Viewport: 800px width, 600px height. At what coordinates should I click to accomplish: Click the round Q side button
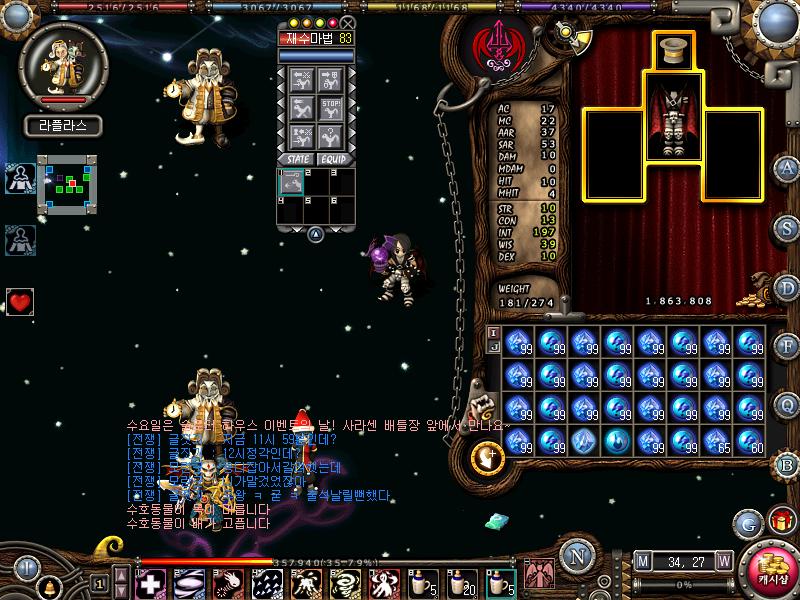tap(787, 405)
